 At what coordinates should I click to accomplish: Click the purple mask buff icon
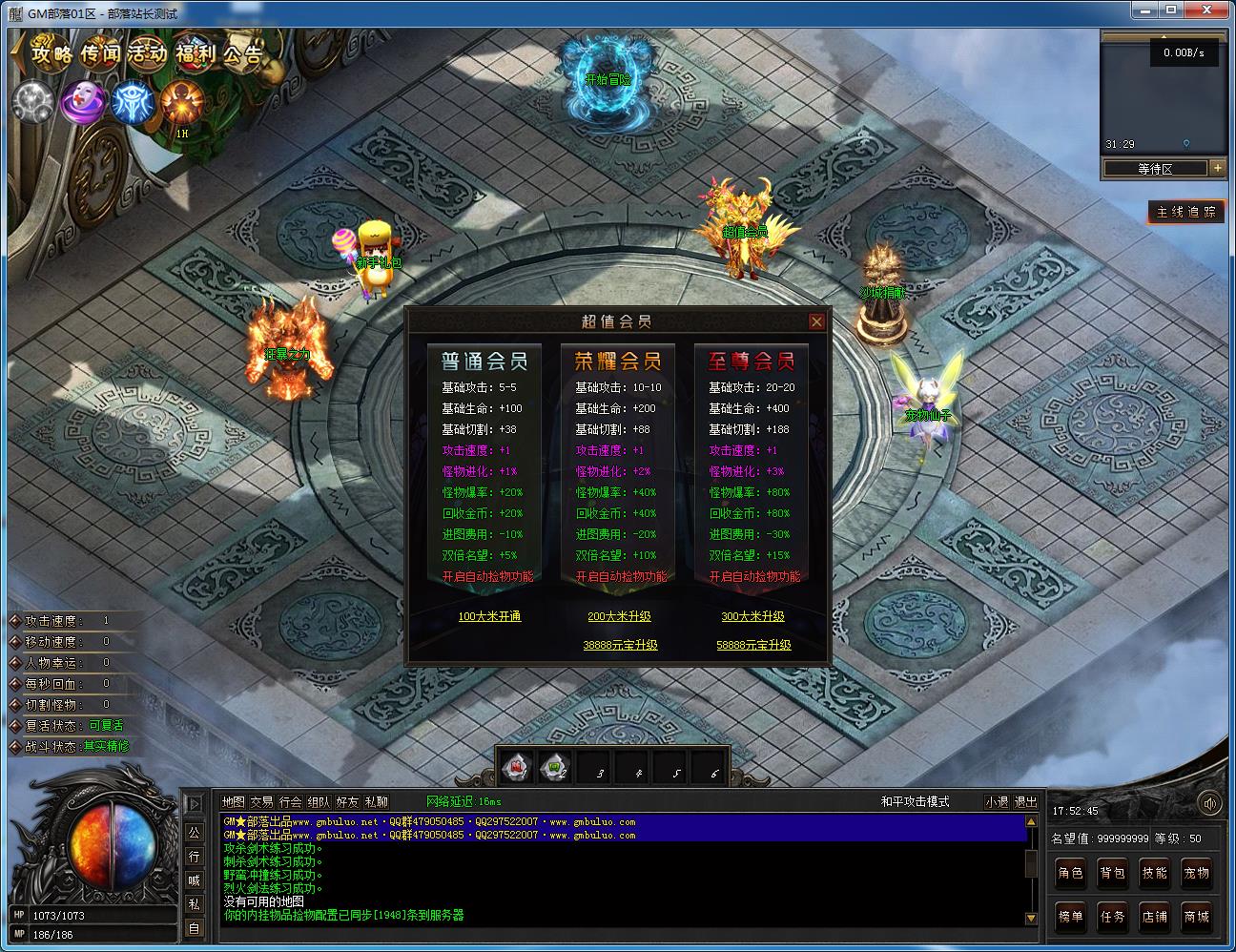click(83, 102)
